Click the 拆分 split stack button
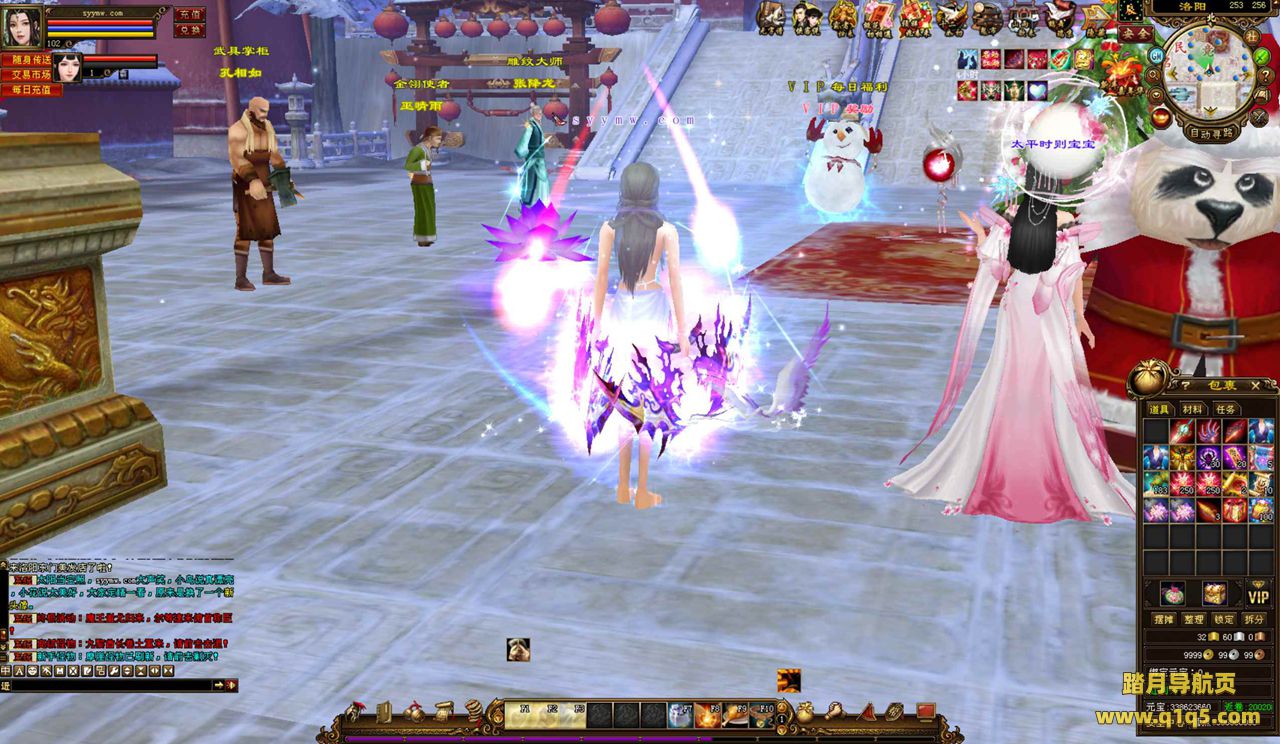The width and height of the screenshot is (1280, 744). pyautogui.click(x=1253, y=619)
